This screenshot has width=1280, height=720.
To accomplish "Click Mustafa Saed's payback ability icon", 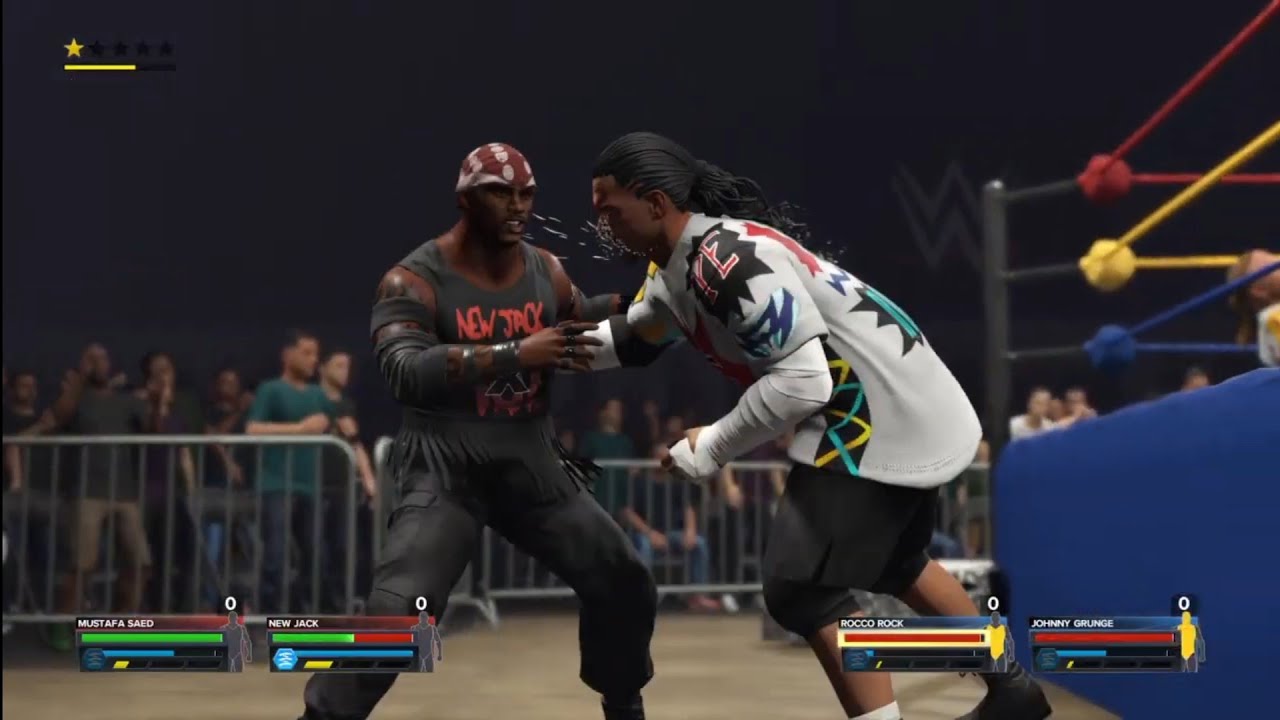I will [x=93, y=658].
